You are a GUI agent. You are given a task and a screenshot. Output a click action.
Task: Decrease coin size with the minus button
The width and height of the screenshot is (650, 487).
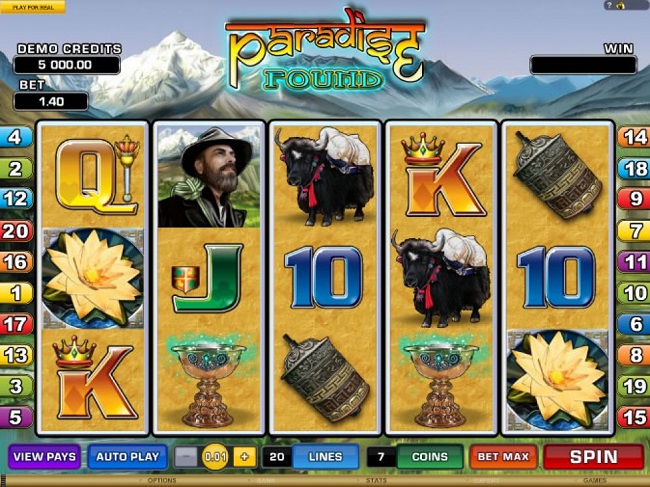[x=186, y=457]
